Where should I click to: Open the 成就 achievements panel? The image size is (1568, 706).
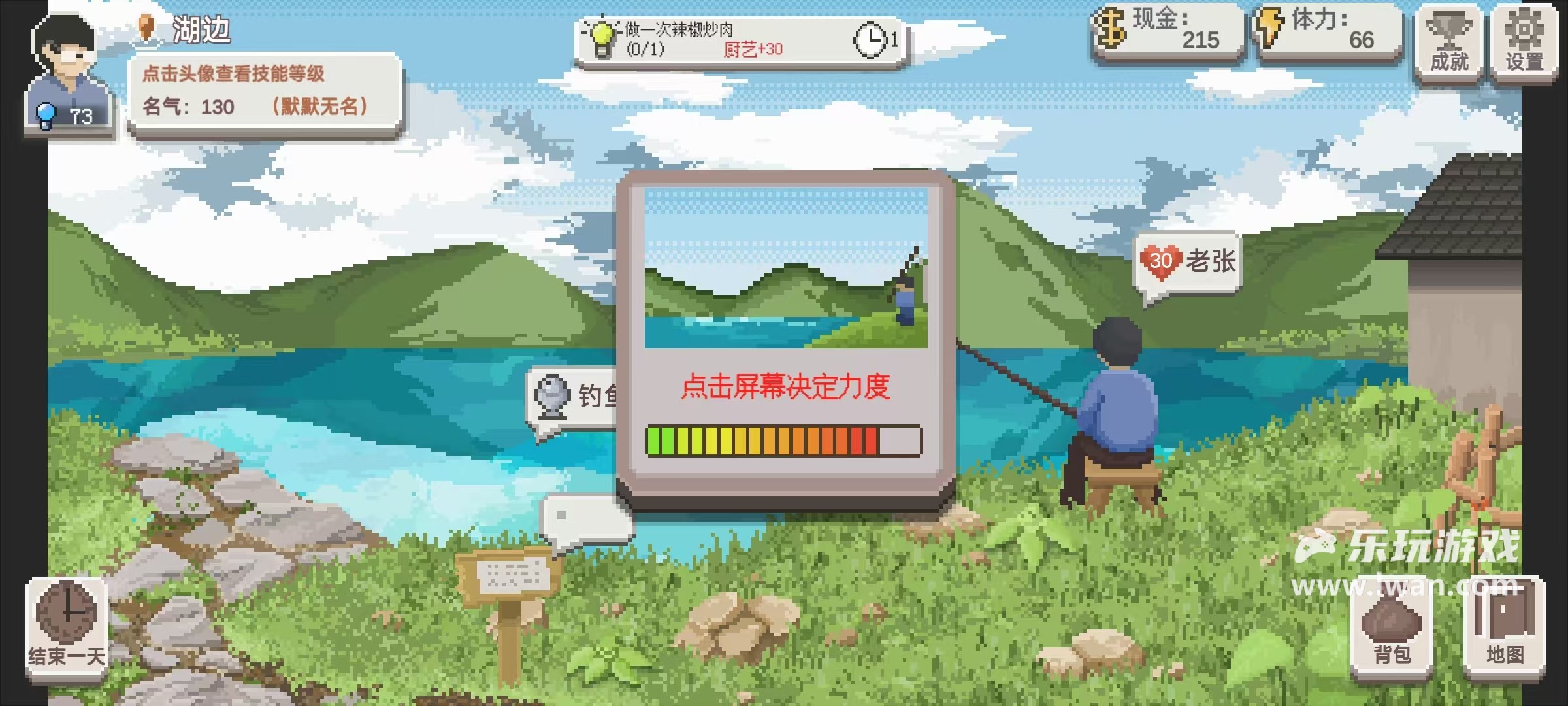(x=1450, y=39)
